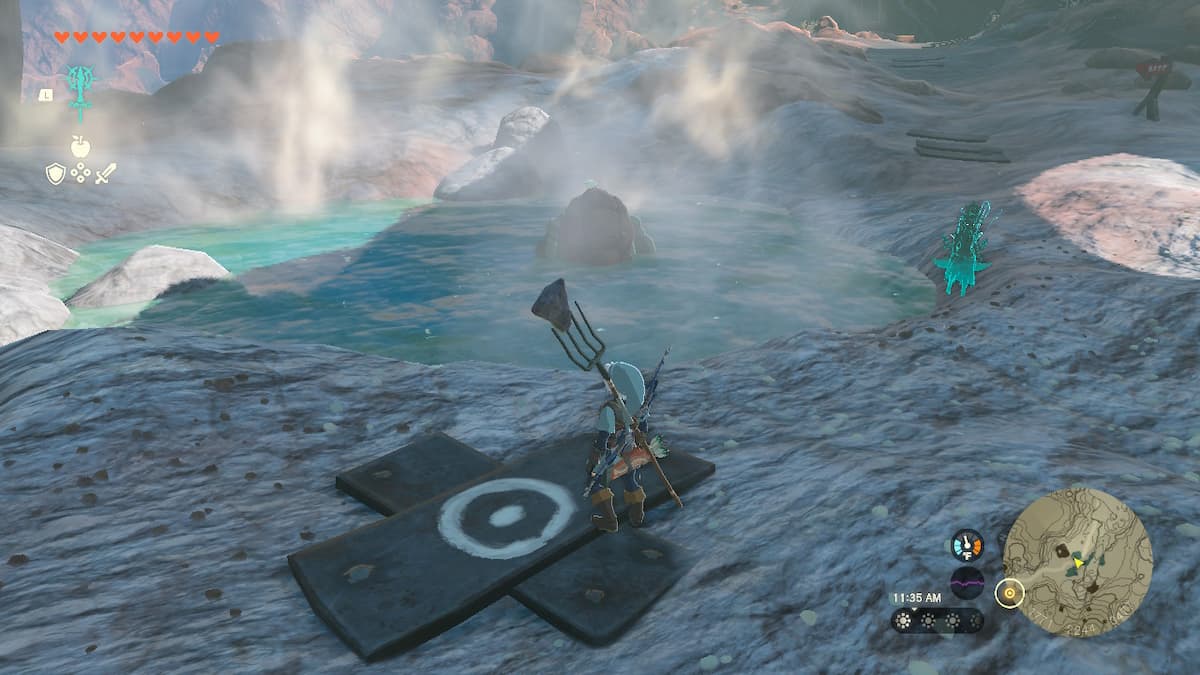
Task: Click the four-dot directional pad icon
Action: [x=80, y=174]
